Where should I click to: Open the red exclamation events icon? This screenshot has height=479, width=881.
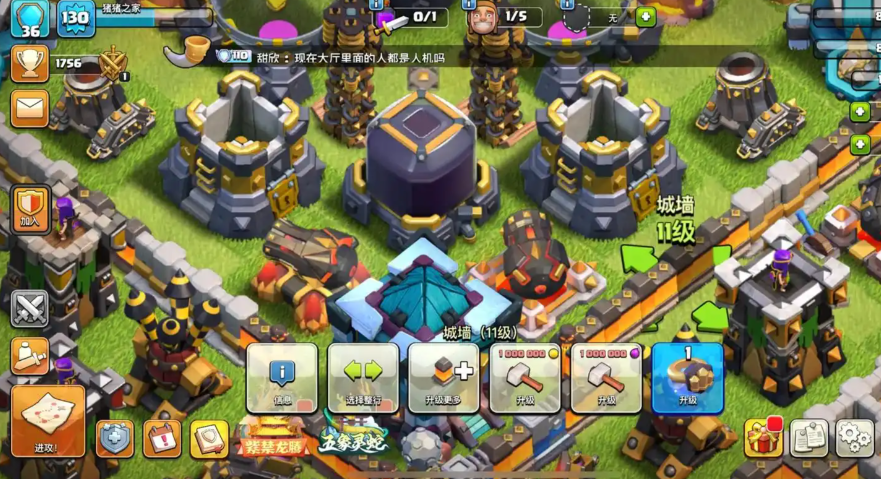[x=162, y=438]
